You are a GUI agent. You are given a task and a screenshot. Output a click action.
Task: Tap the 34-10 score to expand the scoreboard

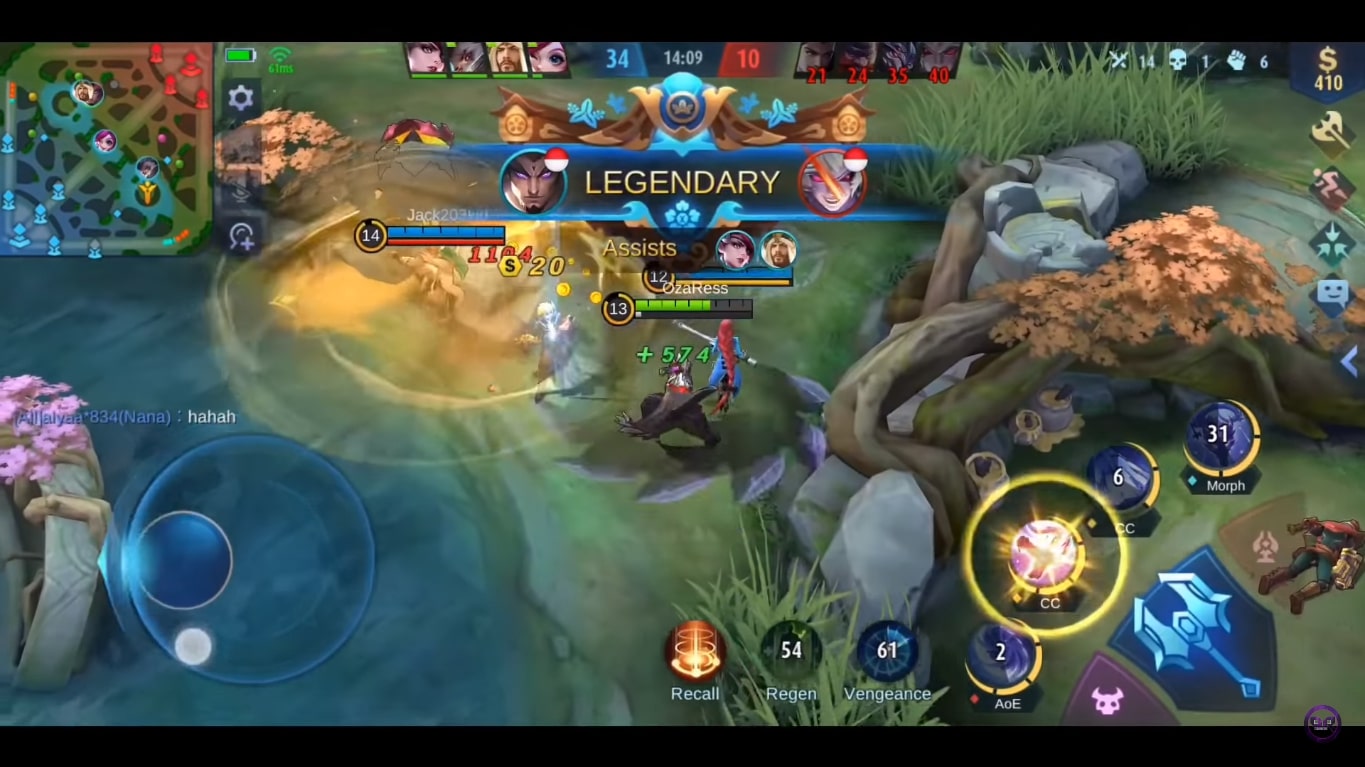[683, 57]
